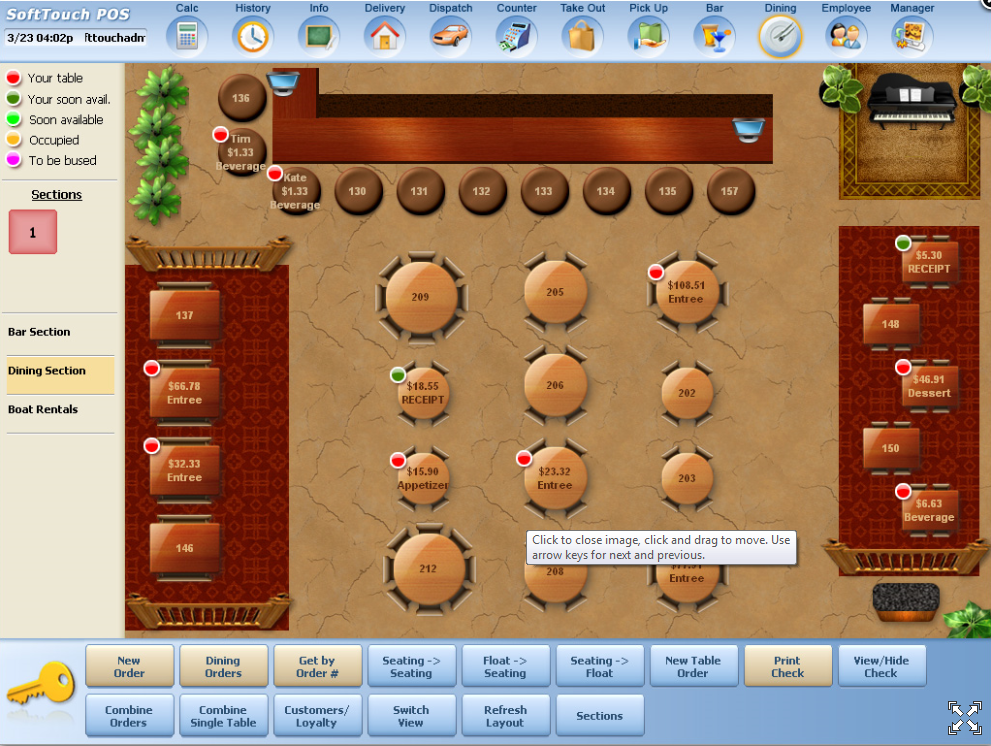991x746 pixels.
Task: Open Get by Order #
Action: 317,667
